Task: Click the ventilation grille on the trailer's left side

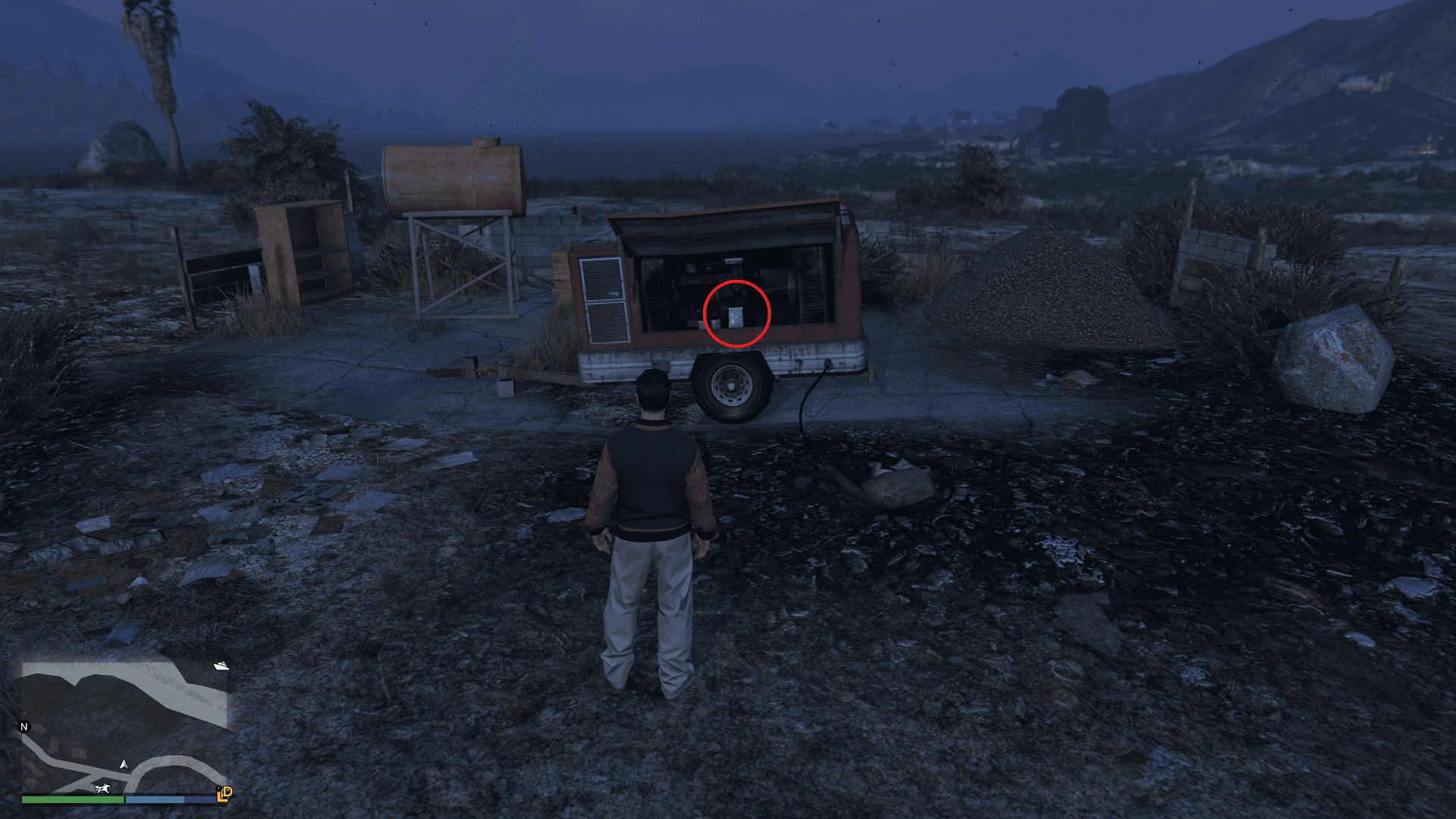Action: point(604,296)
